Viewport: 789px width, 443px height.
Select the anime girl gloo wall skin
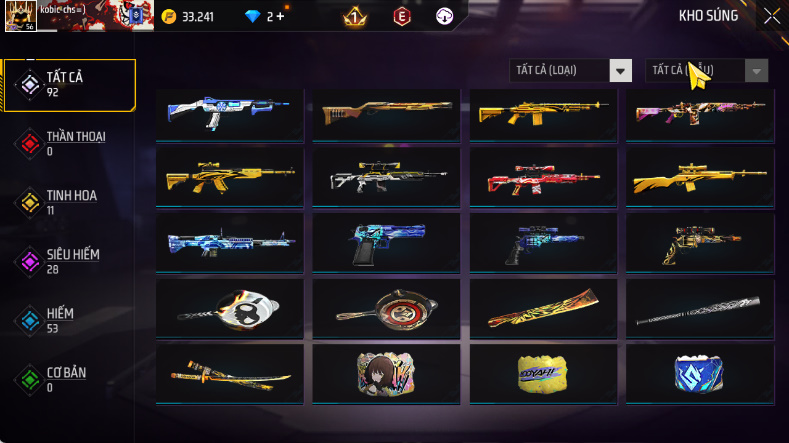pos(386,373)
